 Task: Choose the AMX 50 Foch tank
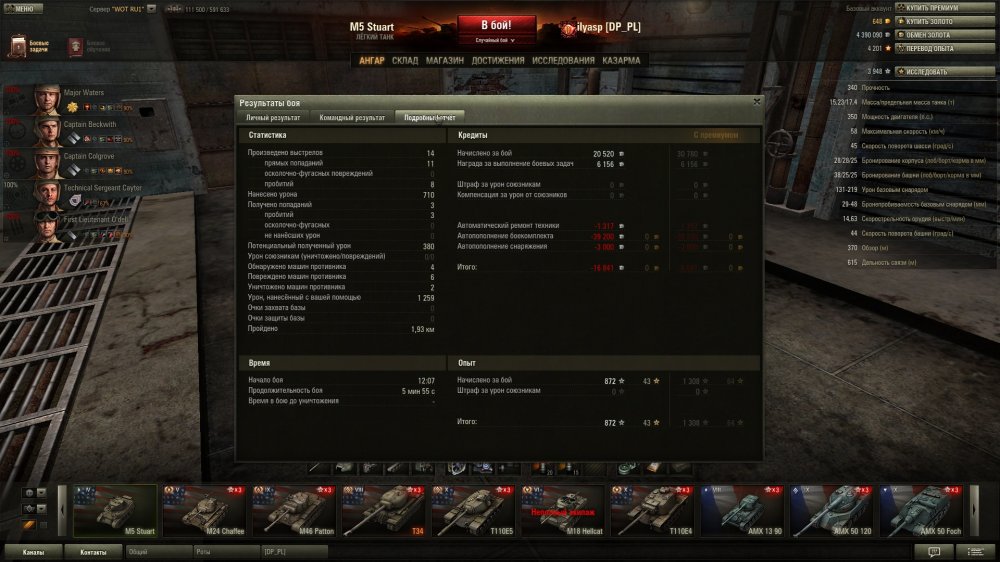(923, 511)
